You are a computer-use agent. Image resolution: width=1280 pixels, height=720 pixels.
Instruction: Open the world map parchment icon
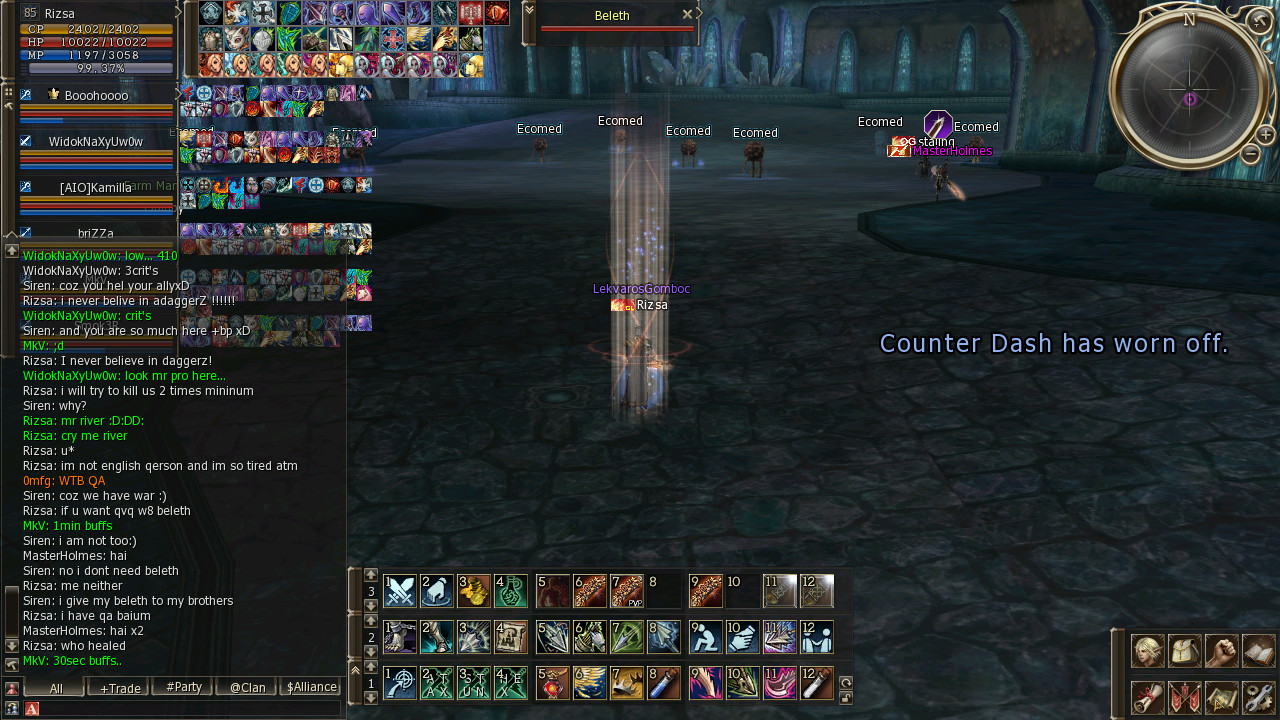pyautogui.click(x=1221, y=697)
